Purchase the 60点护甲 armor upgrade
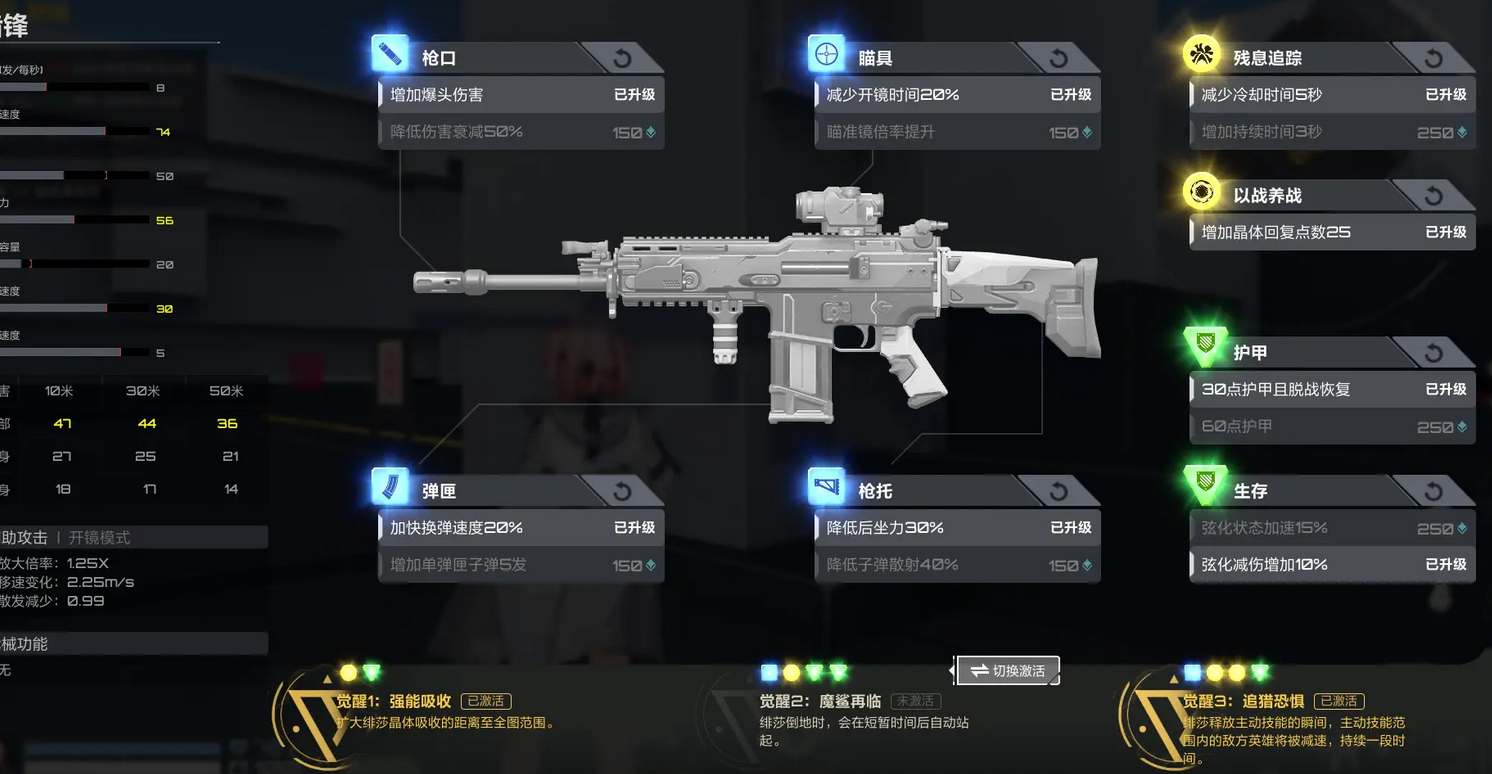The width and height of the screenshot is (1492, 774). pos(1332,427)
